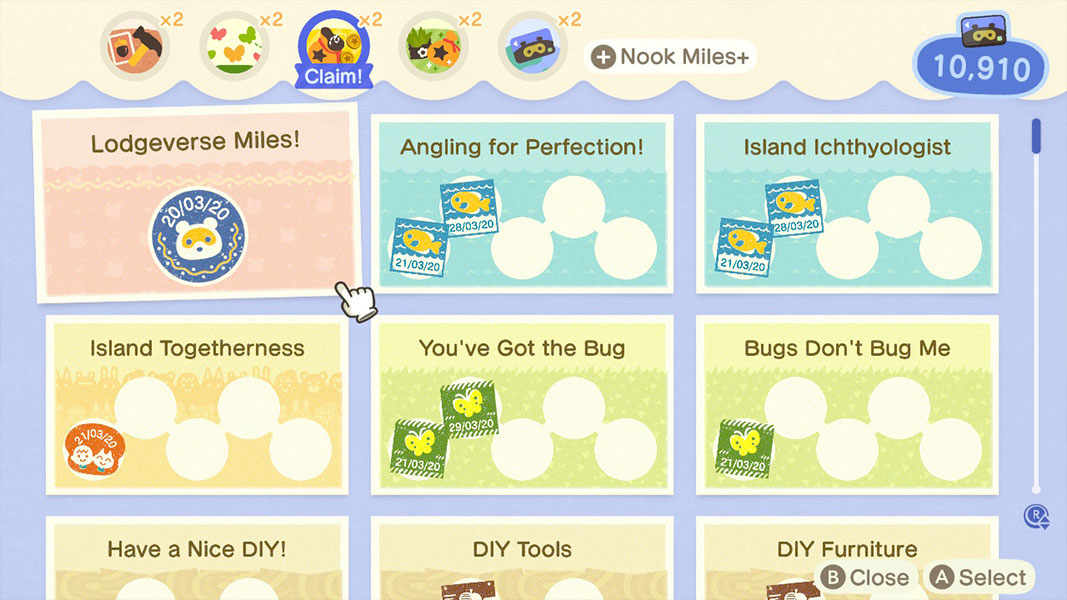Claim the completed Nook Miles+ task reward

pyautogui.click(x=333, y=50)
